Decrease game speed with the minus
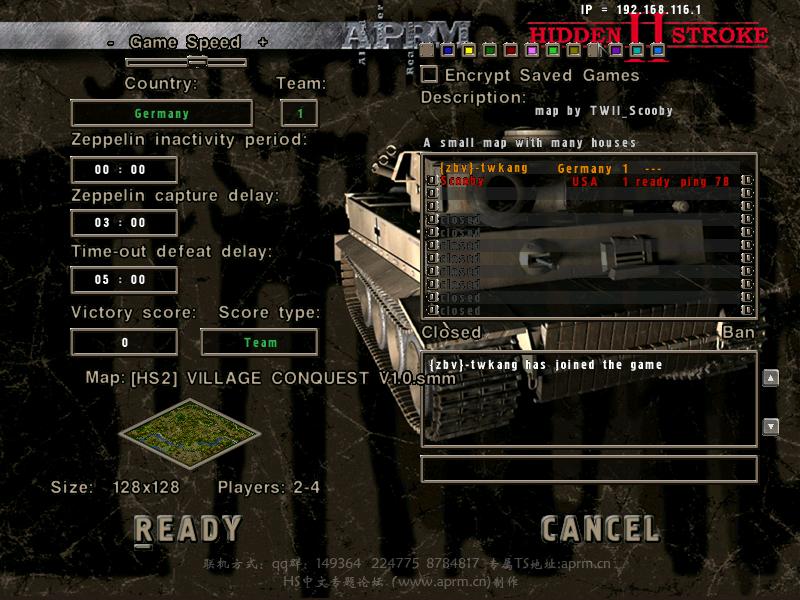 click(x=109, y=42)
